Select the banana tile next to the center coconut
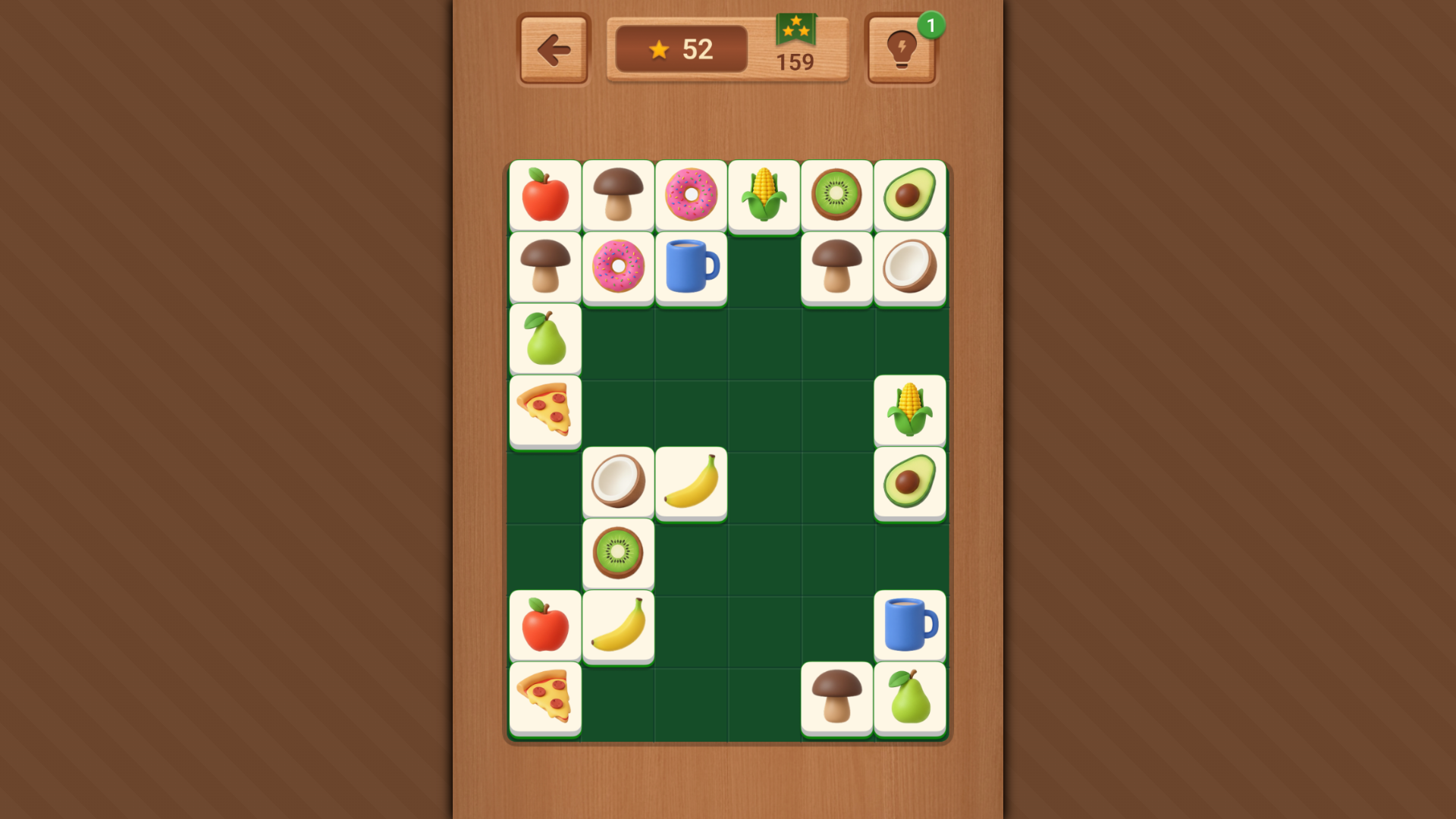This screenshot has height=819, width=1456. tap(691, 482)
